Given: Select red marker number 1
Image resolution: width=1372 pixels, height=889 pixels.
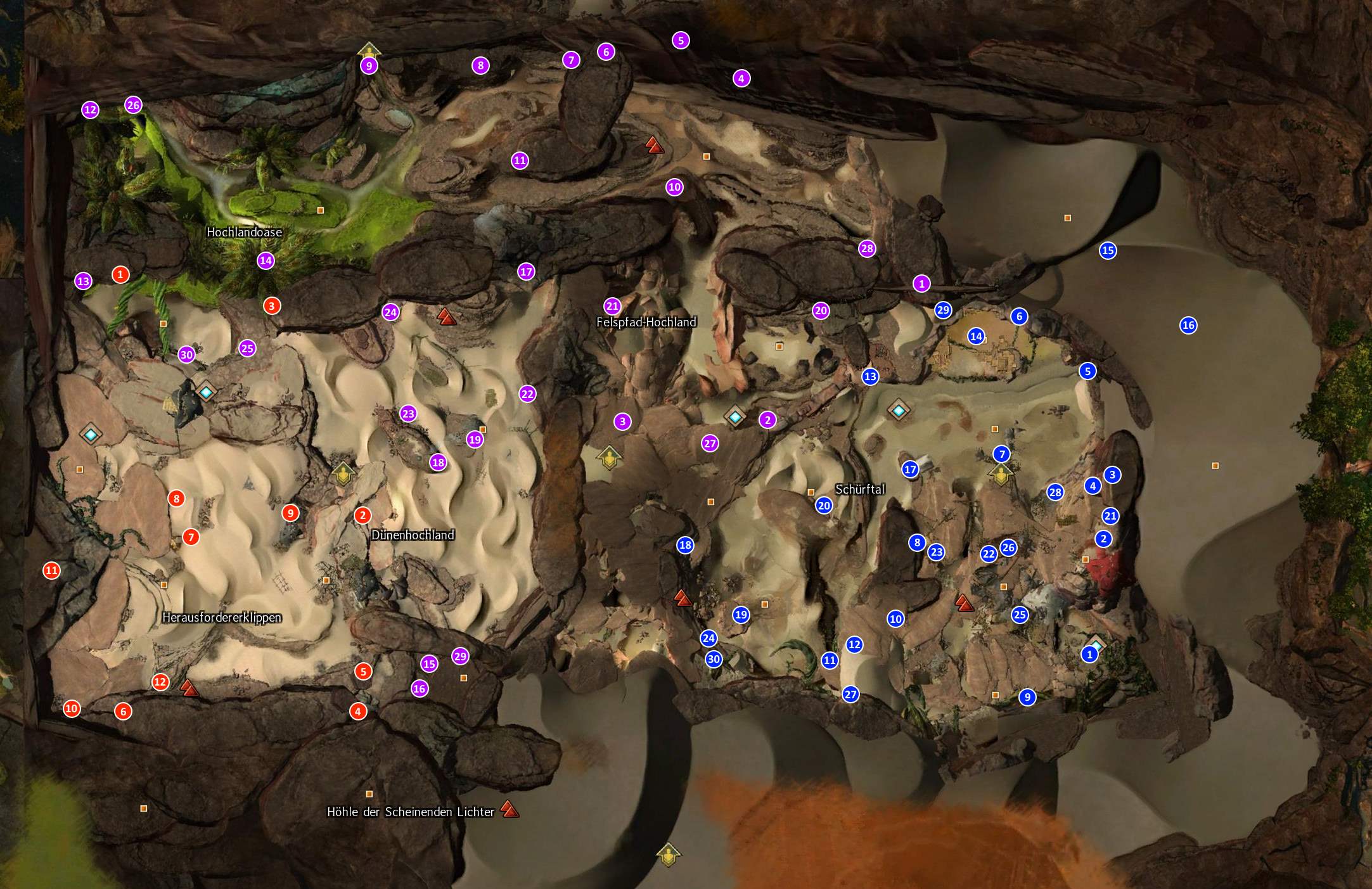Looking at the screenshot, I should [120, 274].
